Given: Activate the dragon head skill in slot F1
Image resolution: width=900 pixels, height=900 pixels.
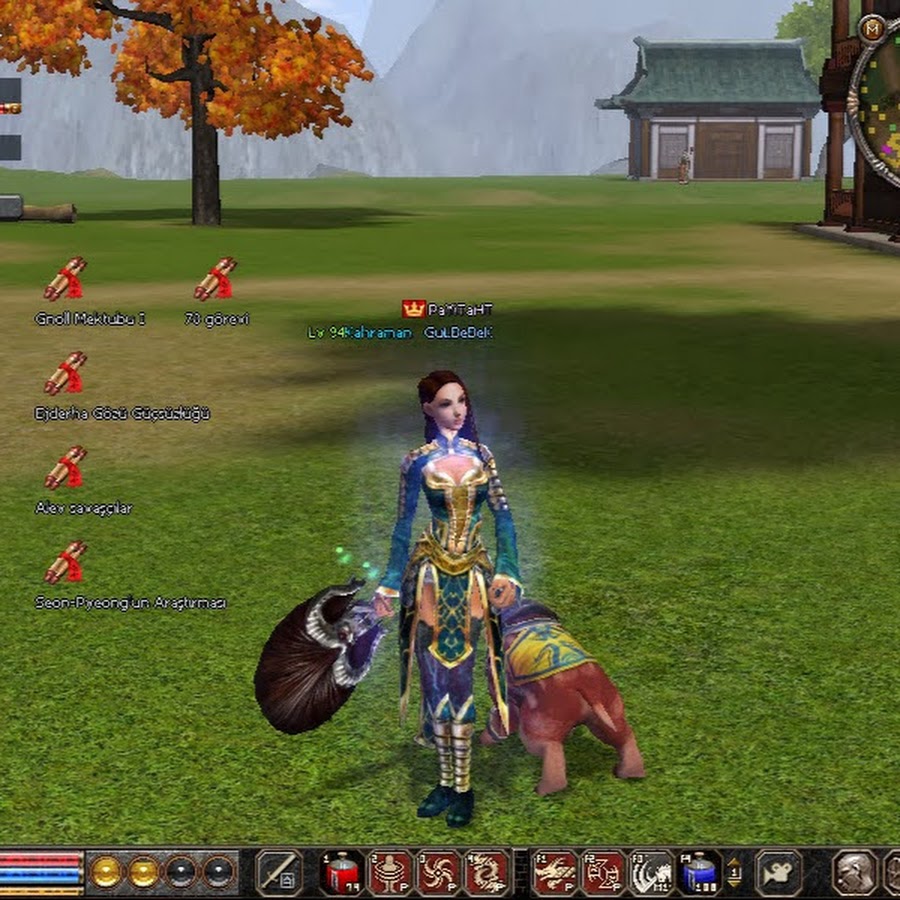Looking at the screenshot, I should [554, 872].
